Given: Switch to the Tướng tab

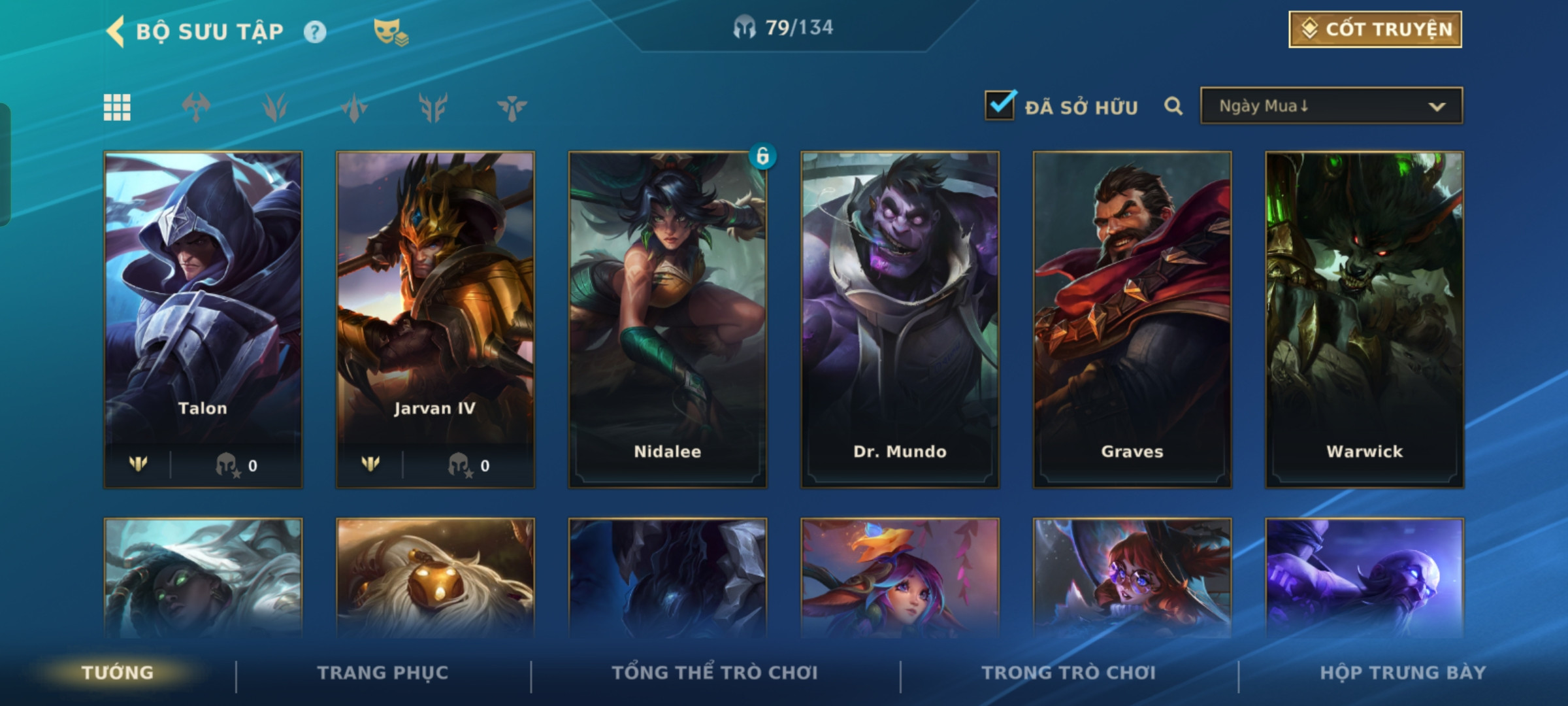Looking at the screenshot, I should 118,673.
